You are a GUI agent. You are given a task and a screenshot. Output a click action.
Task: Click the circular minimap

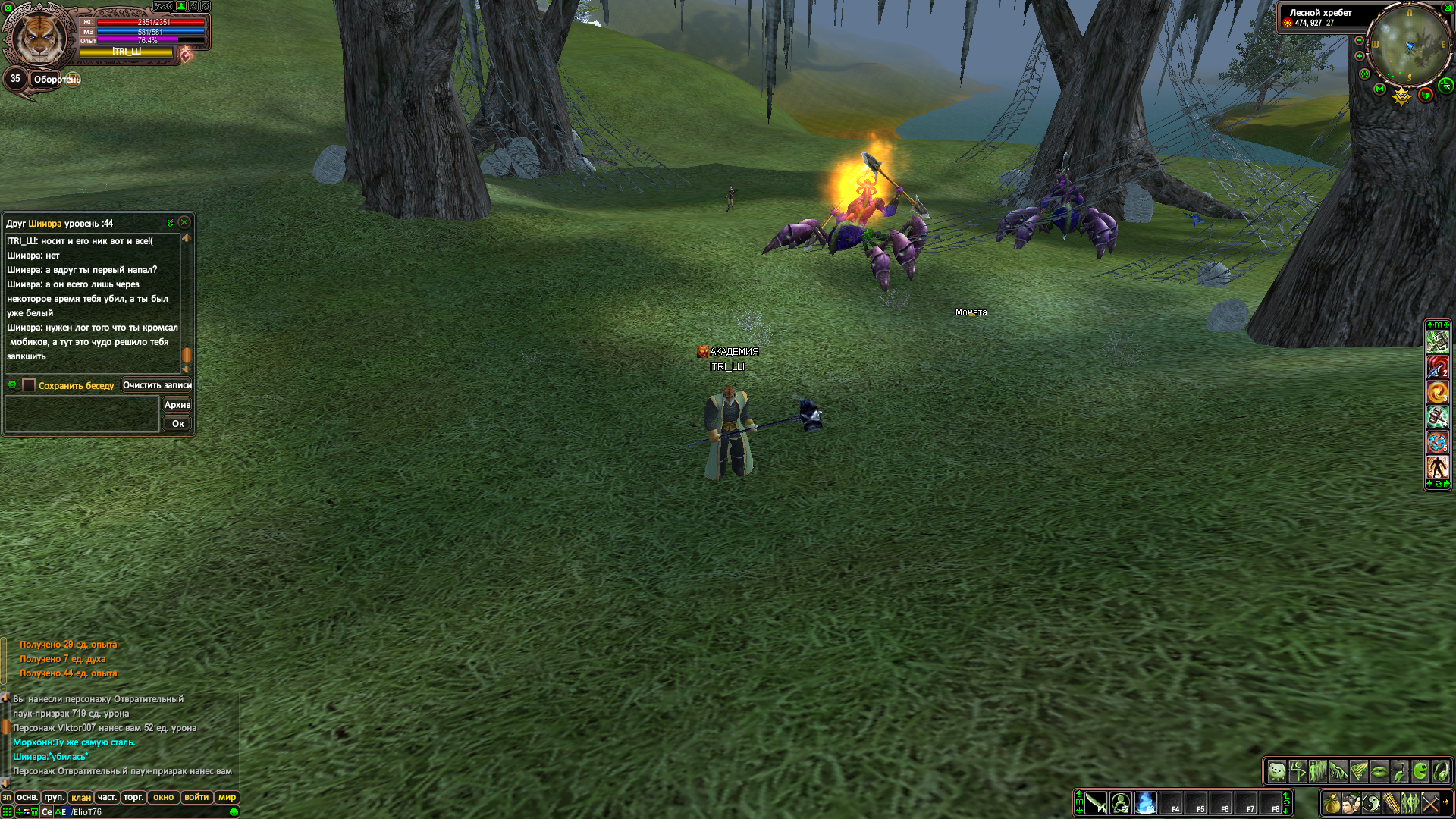(1410, 45)
